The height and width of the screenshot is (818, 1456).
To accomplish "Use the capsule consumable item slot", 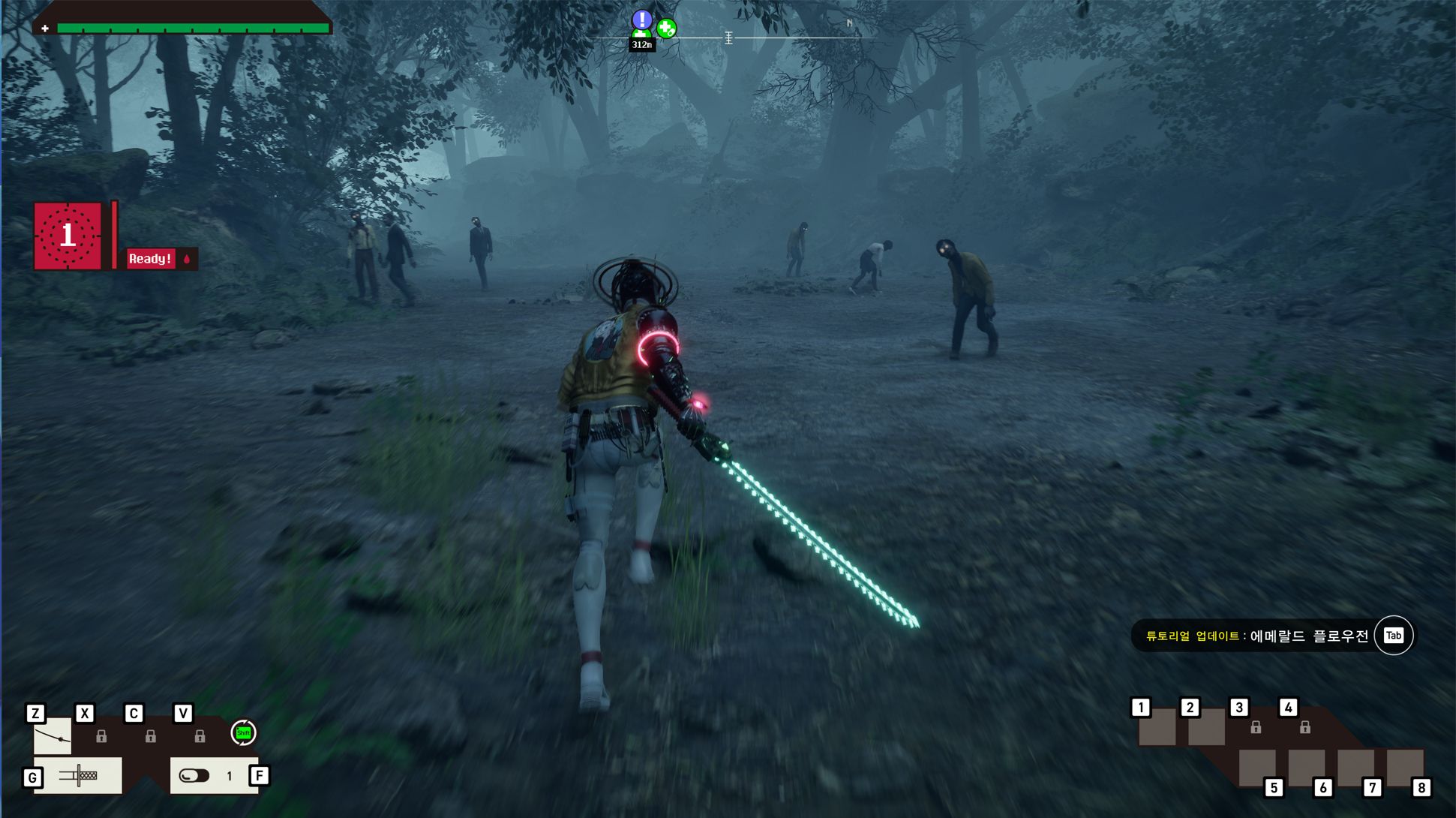I will (x=195, y=775).
